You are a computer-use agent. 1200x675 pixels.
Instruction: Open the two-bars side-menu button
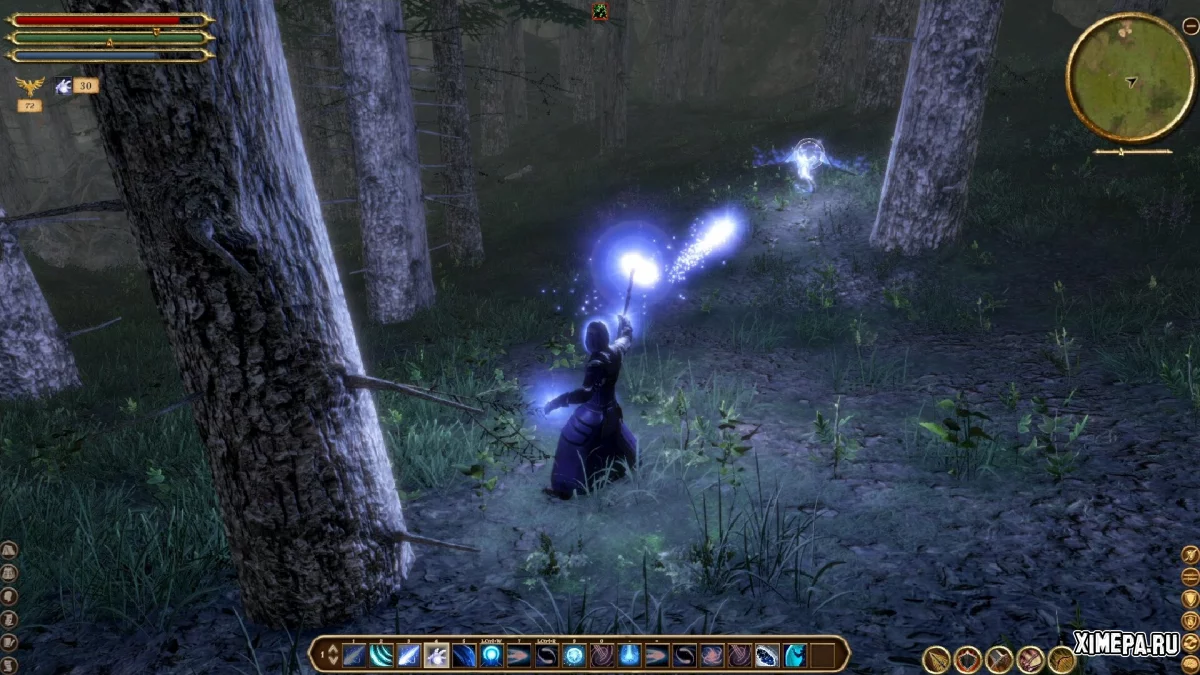(1190, 576)
